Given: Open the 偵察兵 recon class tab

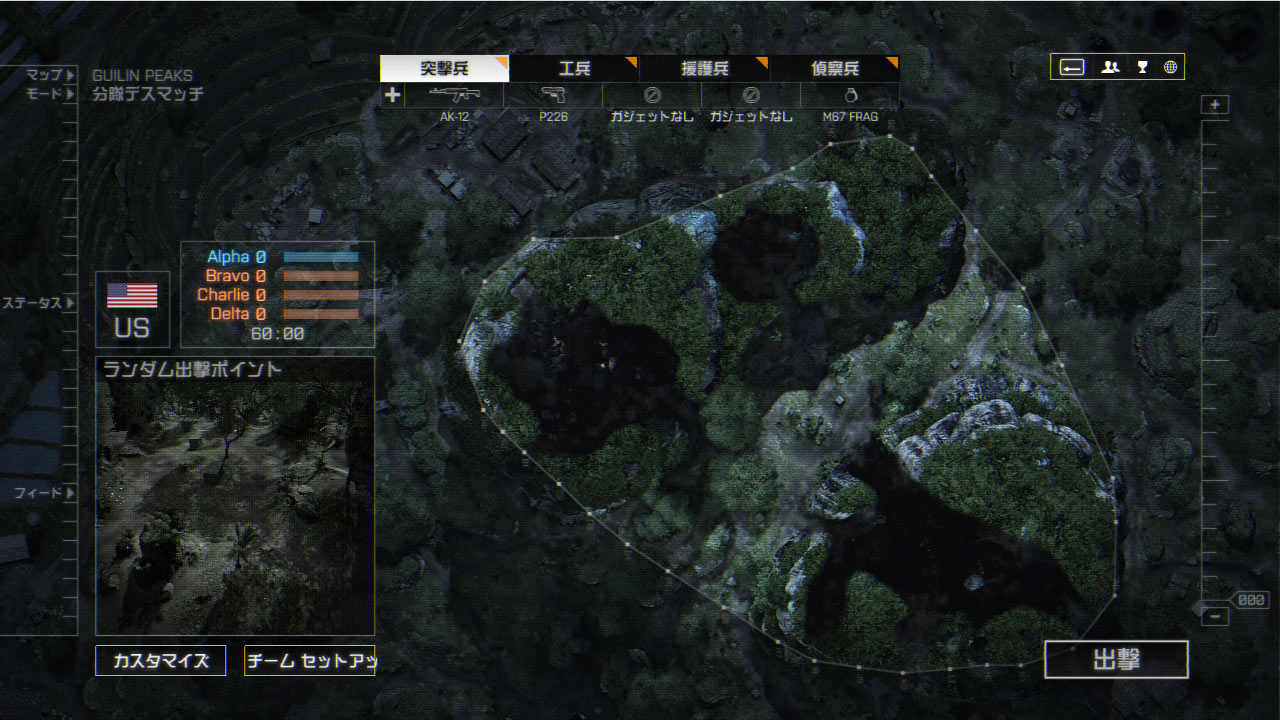Looking at the screenshot, I should pyautogui.click(x=834, y=69).
